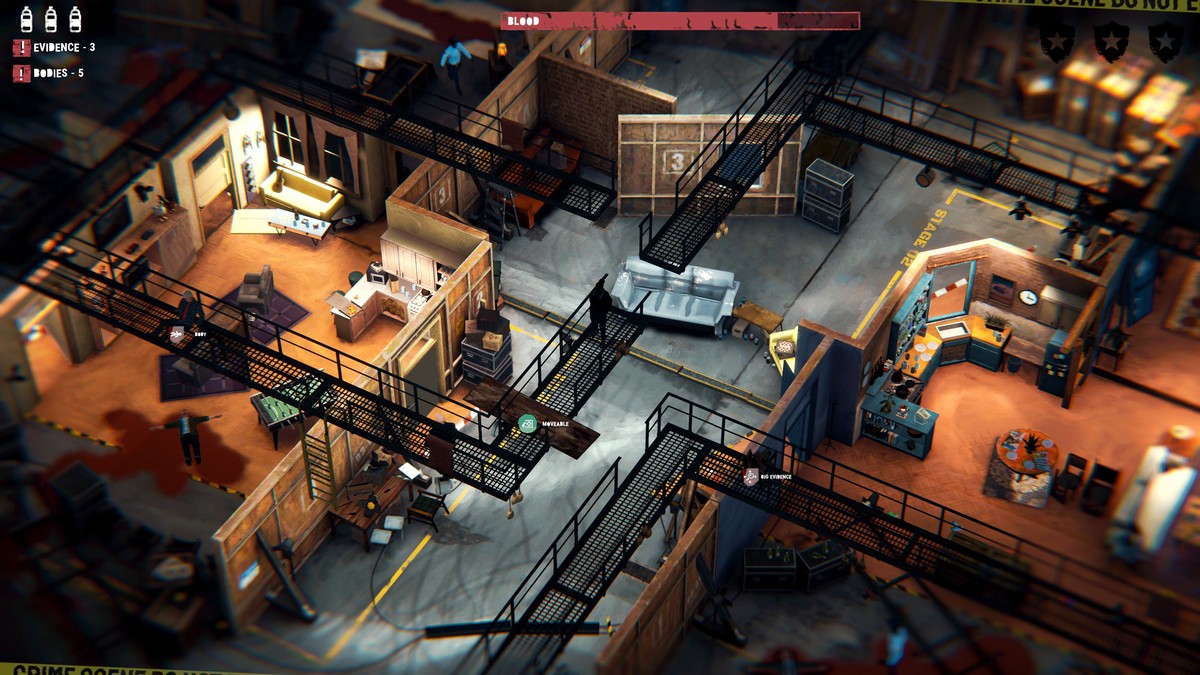Click the Big Evidence marker

(753, 477)
